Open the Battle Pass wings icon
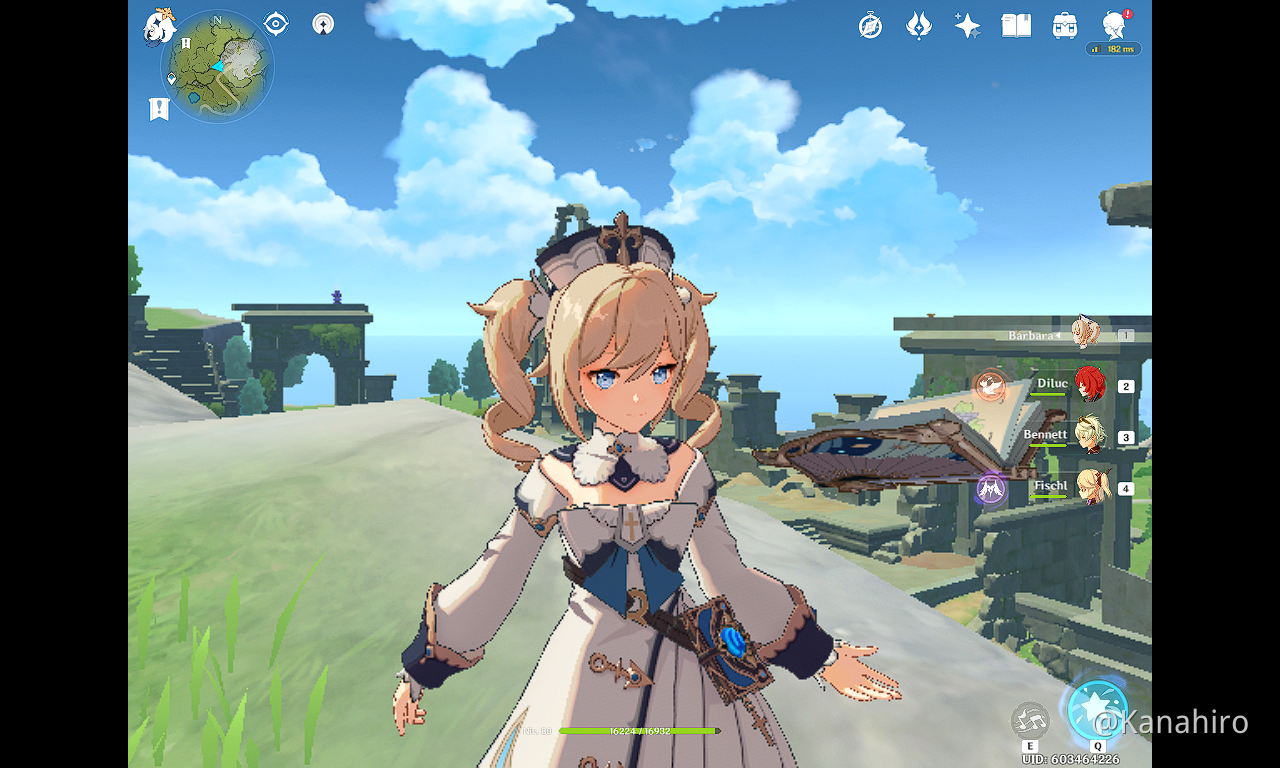The width and height of the screenshot is (1280, 768). coord(918,25)
